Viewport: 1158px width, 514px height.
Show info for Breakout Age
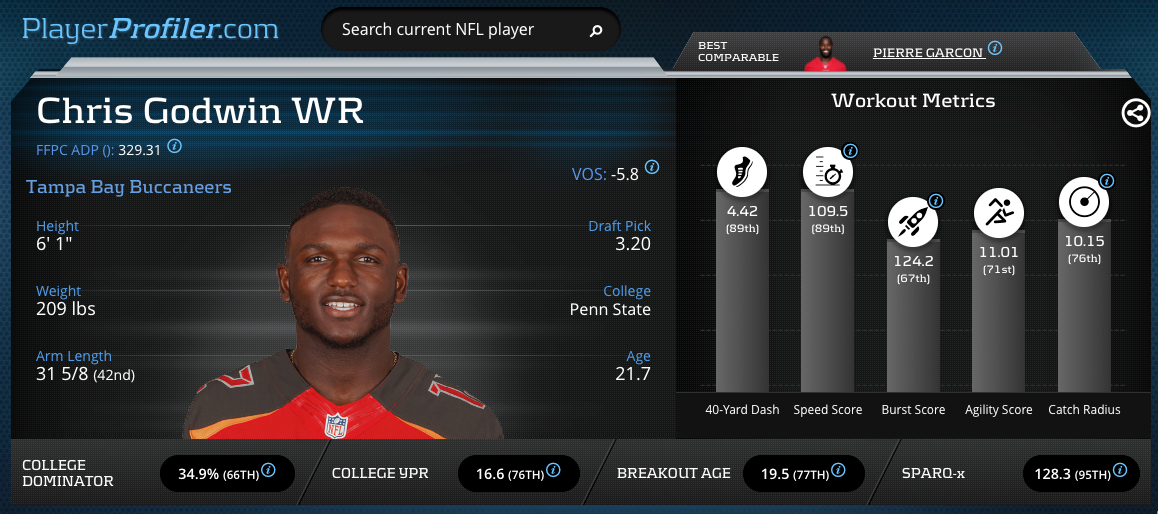pyautogui.click(x=837, y=471)
